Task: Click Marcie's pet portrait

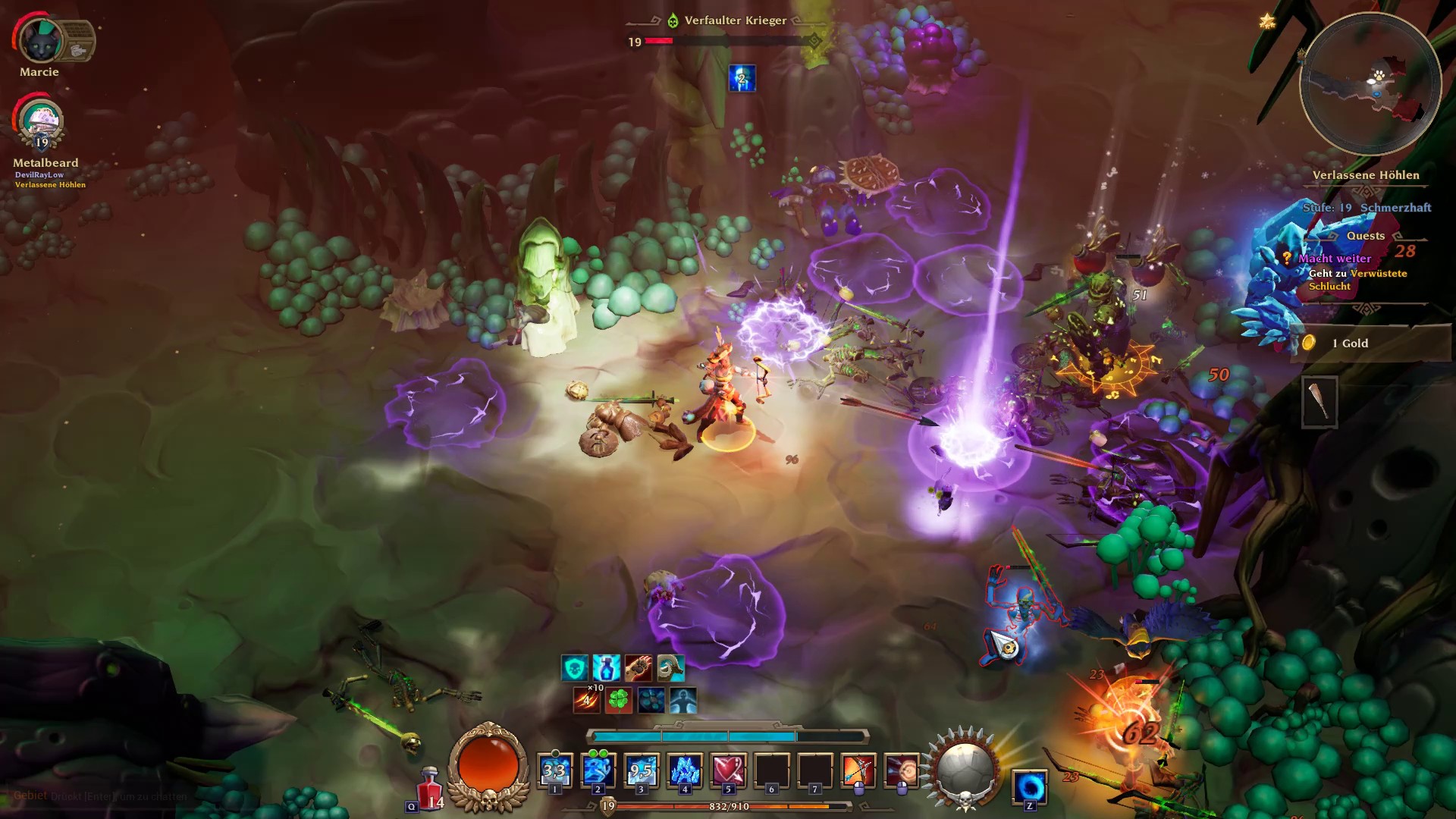Action: [40, 40]
